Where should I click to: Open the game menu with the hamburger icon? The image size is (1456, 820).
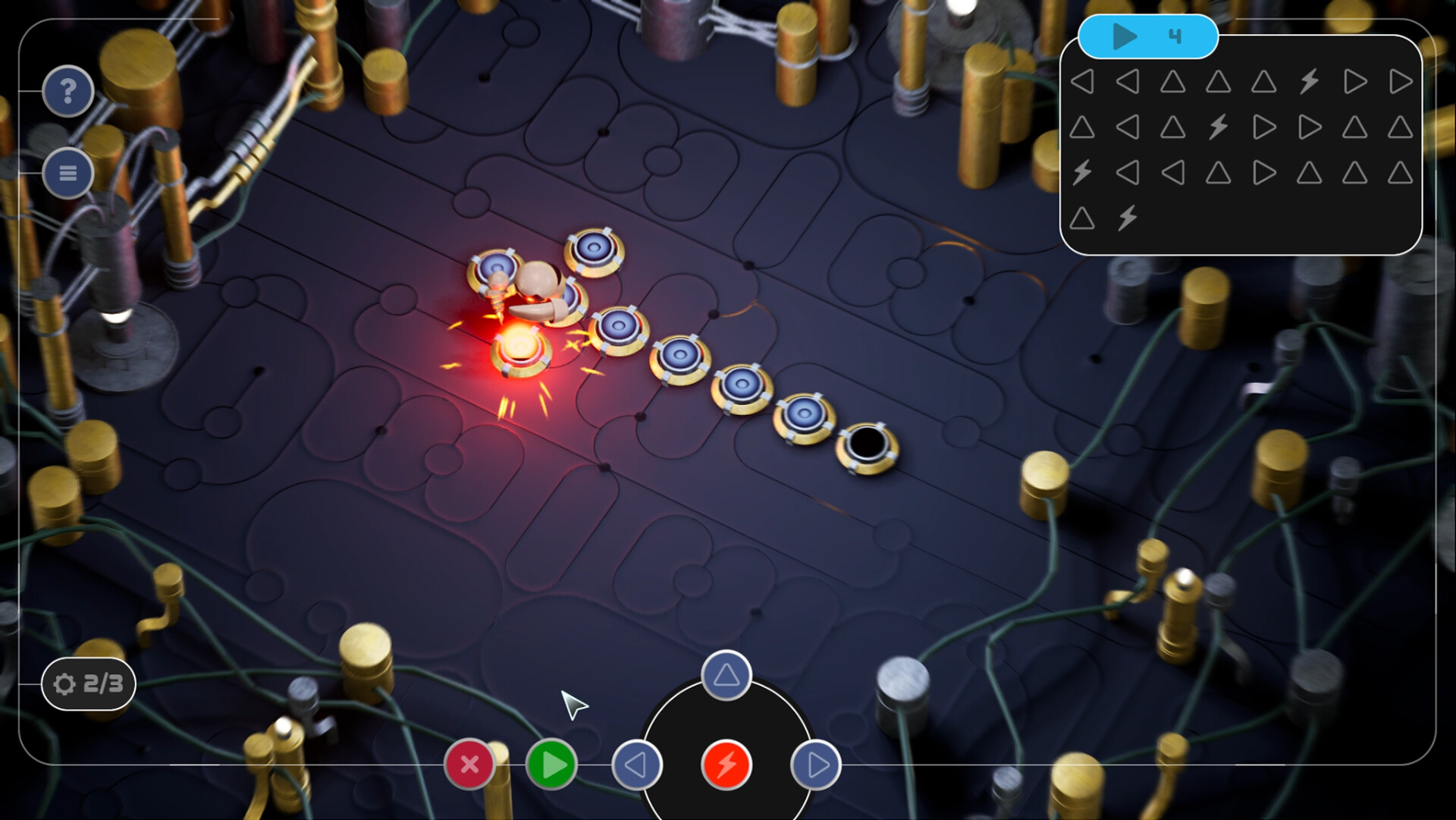click(x=68, y=173)
